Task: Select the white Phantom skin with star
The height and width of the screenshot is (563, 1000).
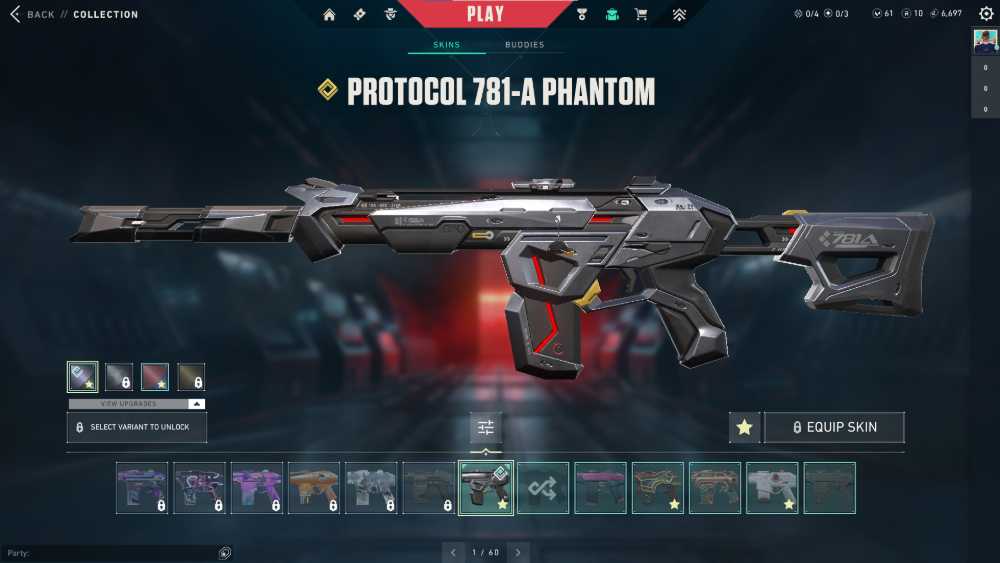Action: pos(772,488)
